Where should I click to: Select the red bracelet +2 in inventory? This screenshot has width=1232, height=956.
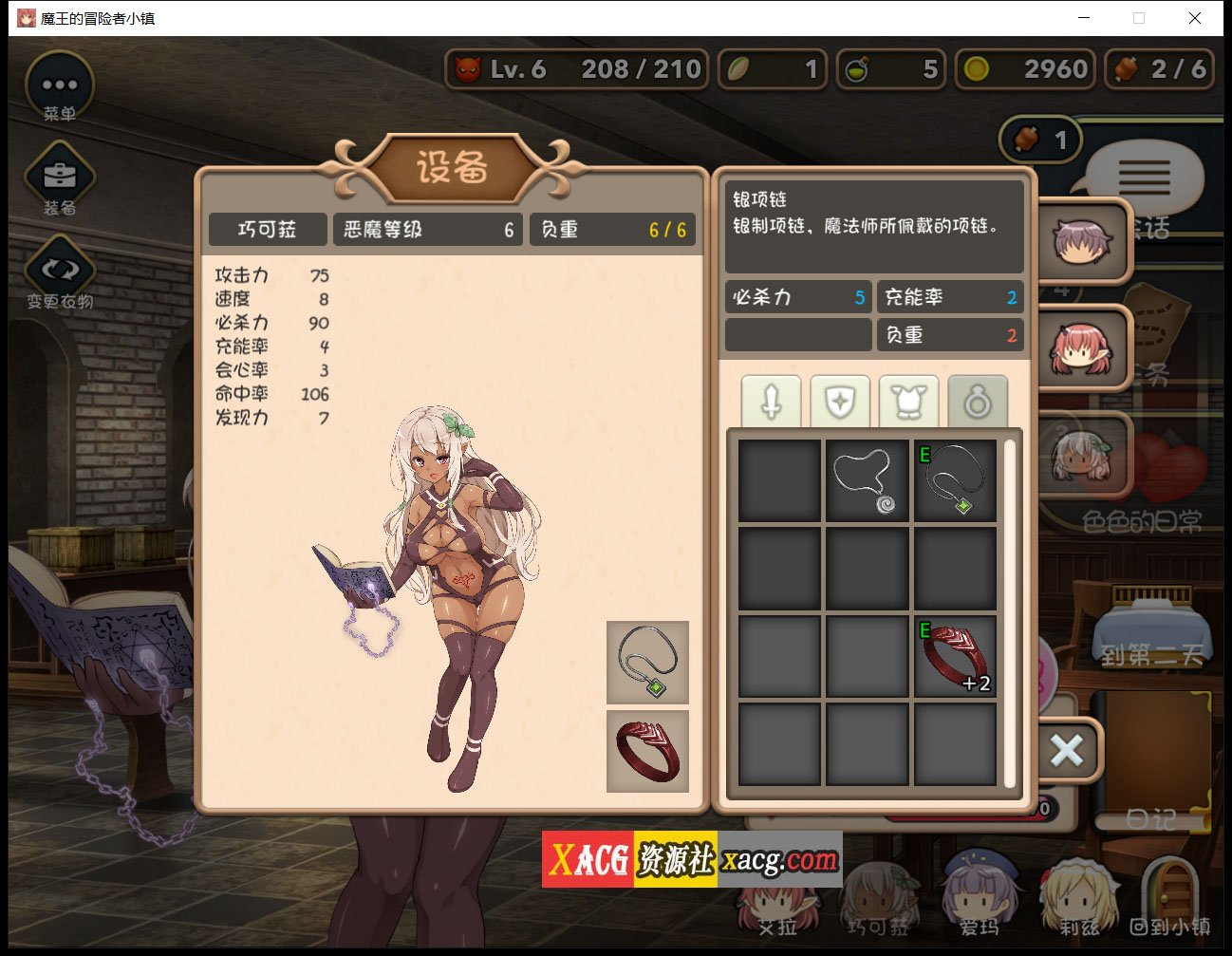[x=954, y=655]
